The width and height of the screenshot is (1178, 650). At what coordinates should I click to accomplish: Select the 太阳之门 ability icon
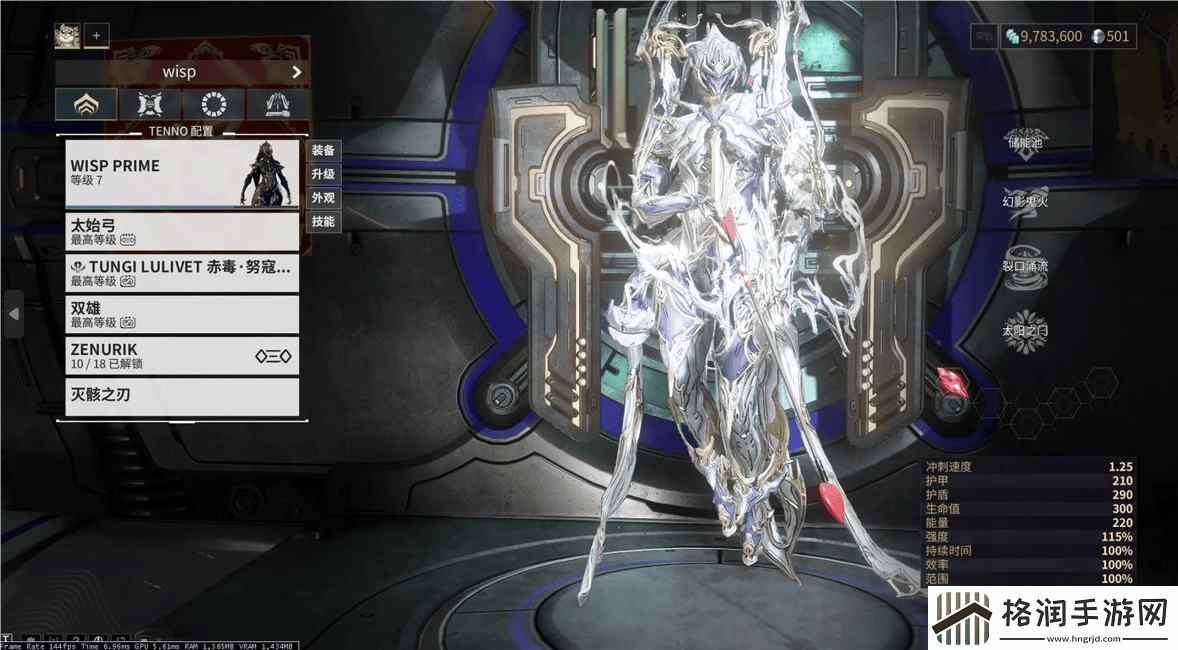[1025, 334]
